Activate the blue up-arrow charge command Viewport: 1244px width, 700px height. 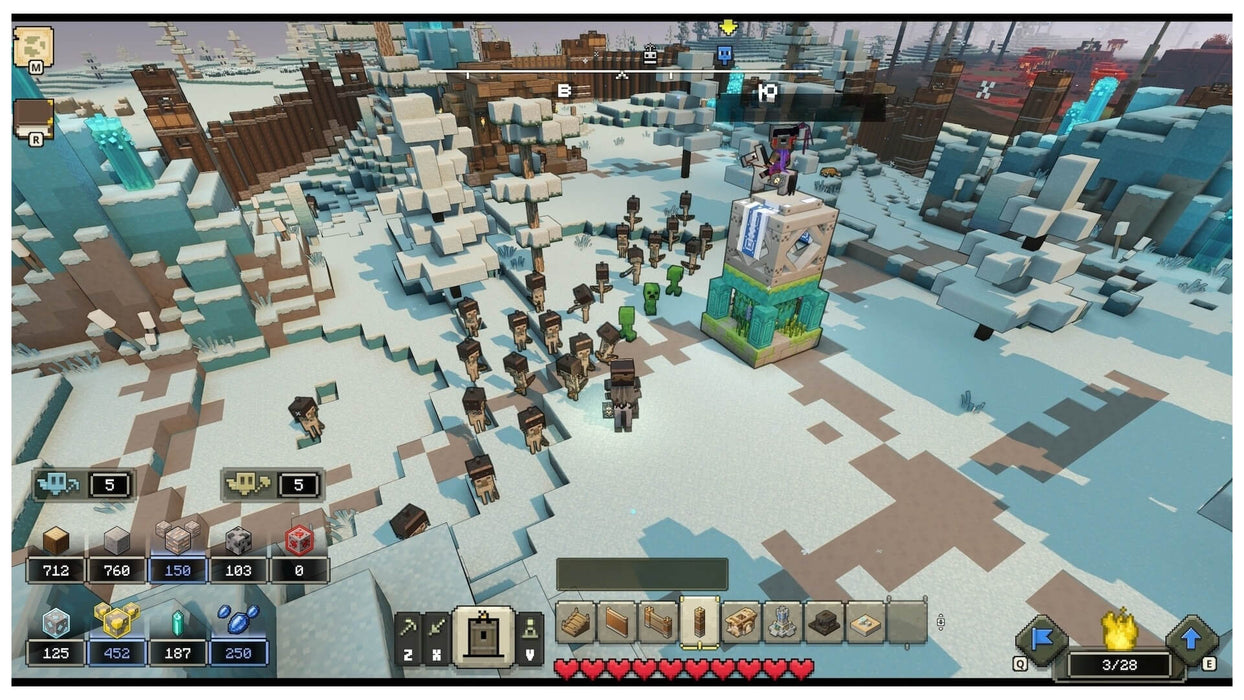point(1190,641)
